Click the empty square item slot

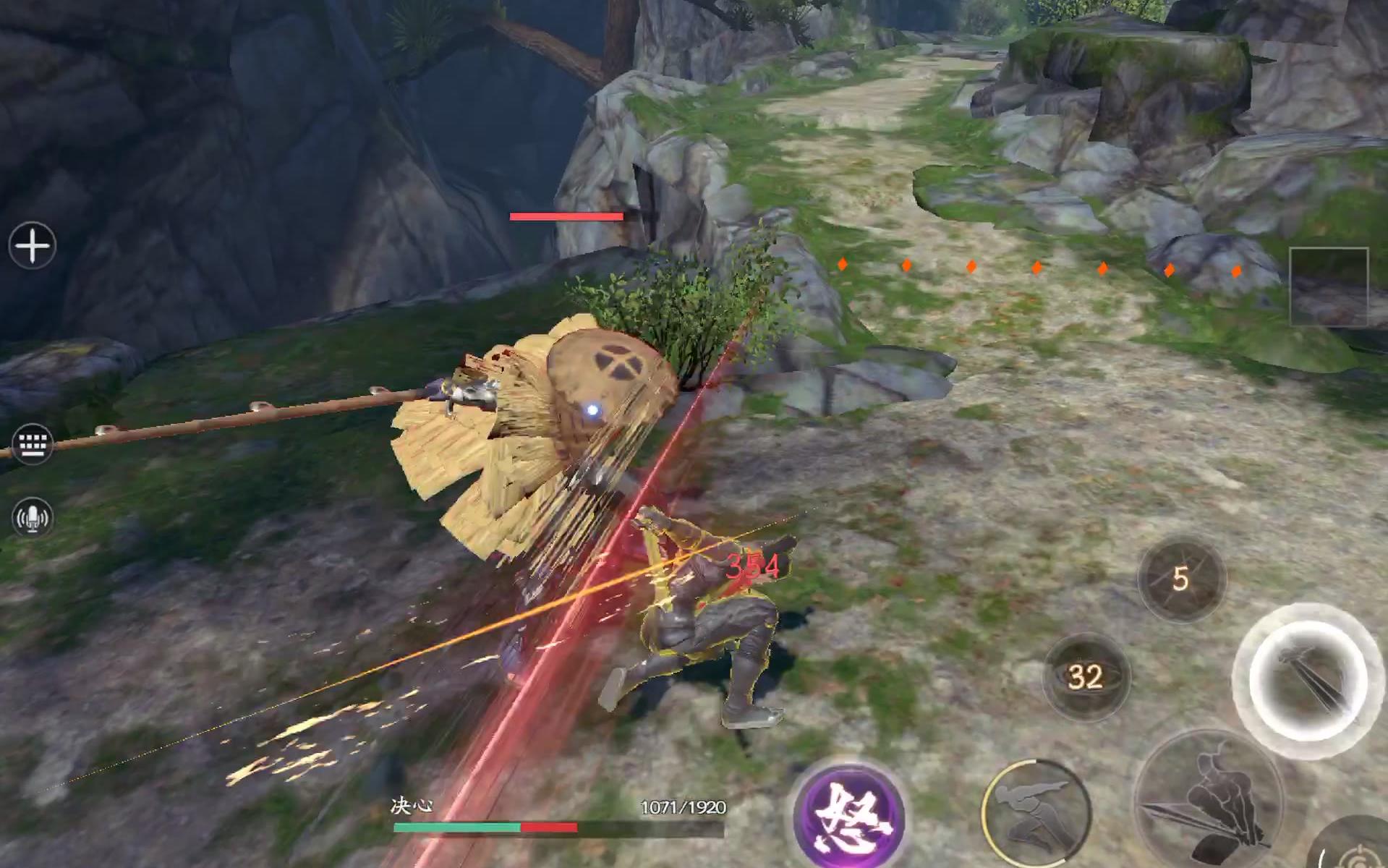(x=1329, y=287)
